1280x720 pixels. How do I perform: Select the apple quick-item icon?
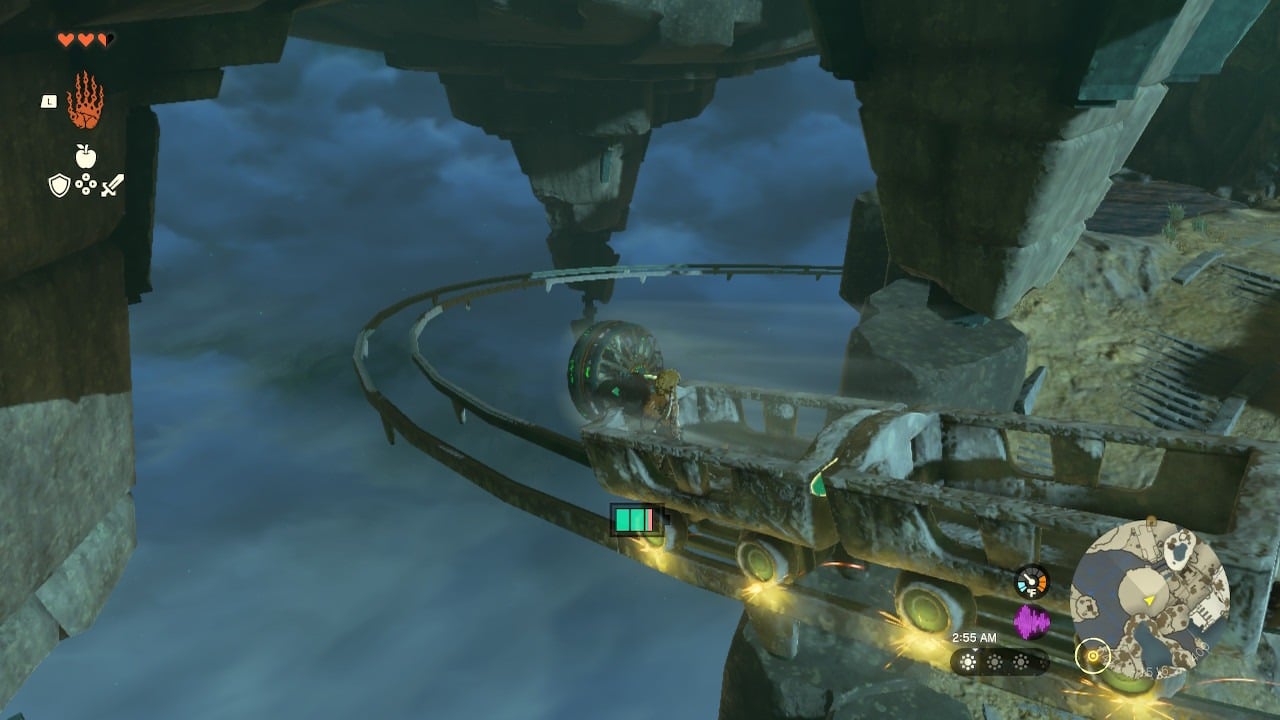[86, 155]
